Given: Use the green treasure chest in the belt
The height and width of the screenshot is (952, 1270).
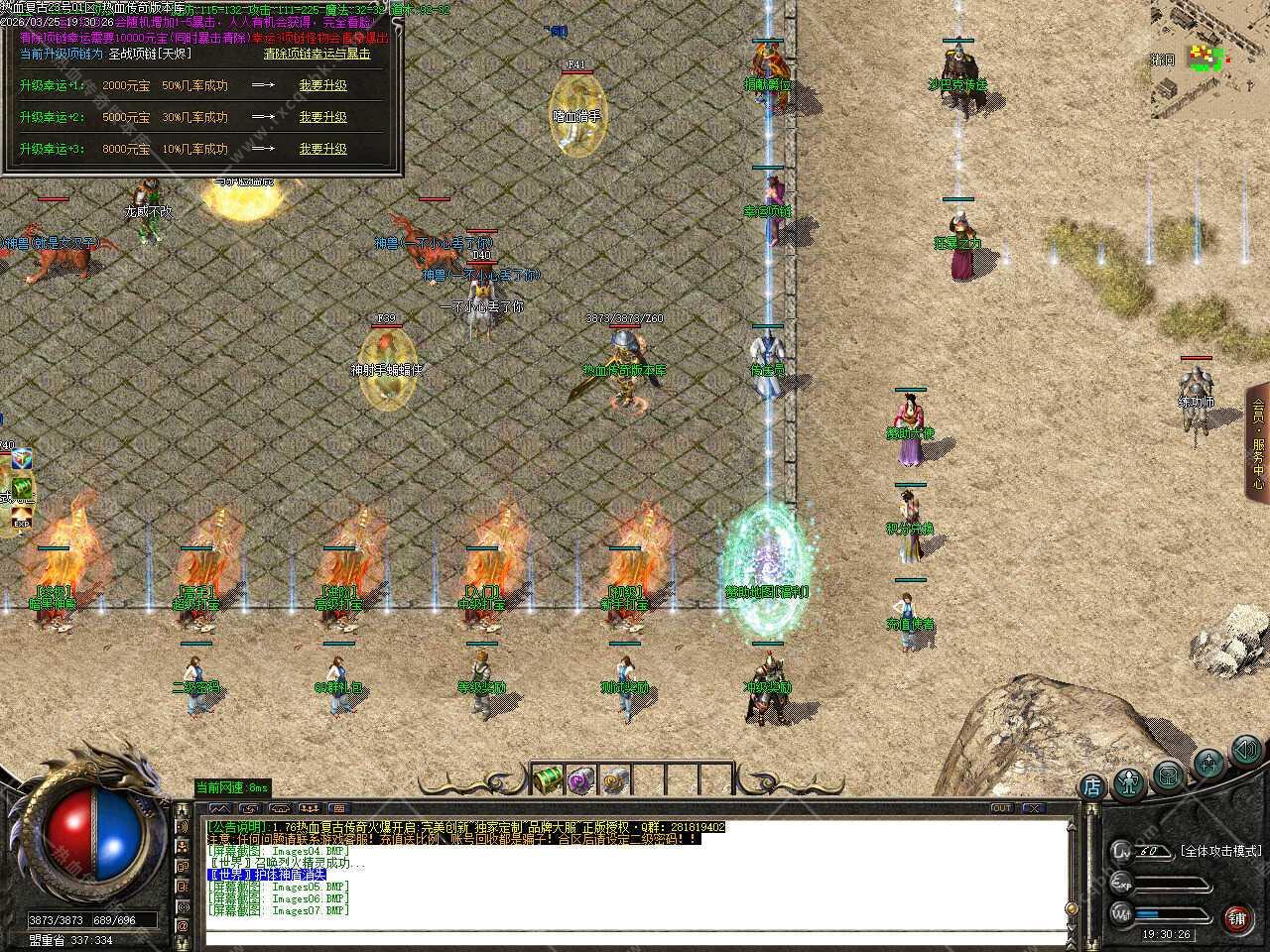Looking at the screenshot, I should click(548, 779).
